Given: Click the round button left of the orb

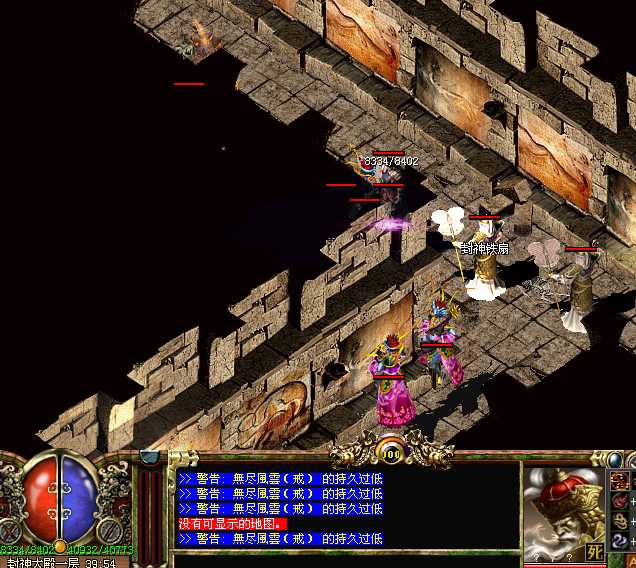Looking at the screenshot, I should tap(13, 531).
